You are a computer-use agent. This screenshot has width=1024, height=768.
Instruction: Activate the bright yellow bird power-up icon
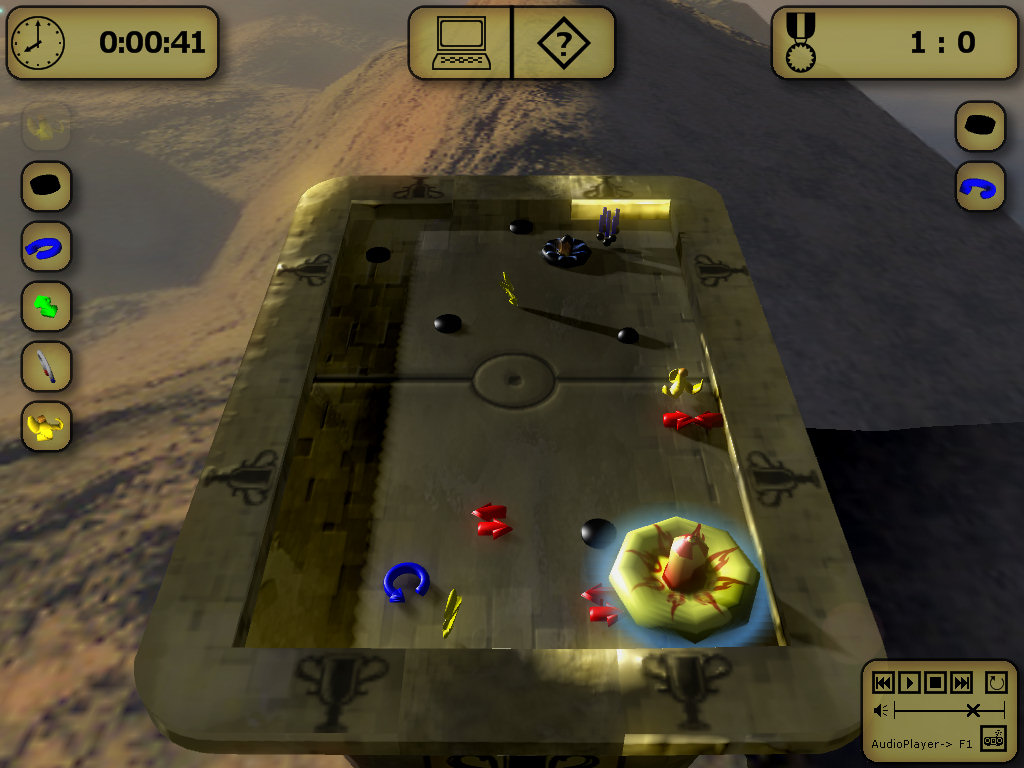point(47,426)
